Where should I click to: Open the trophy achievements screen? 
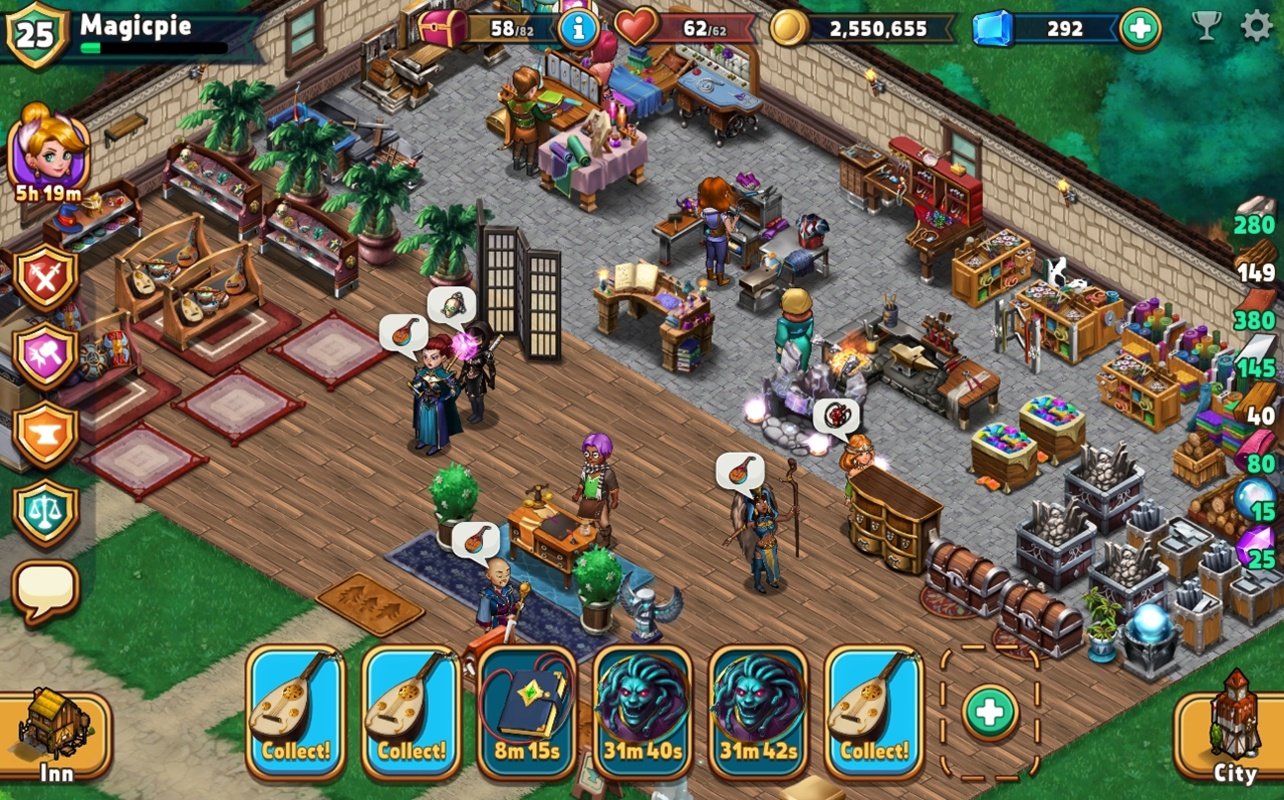[1207, 26]
